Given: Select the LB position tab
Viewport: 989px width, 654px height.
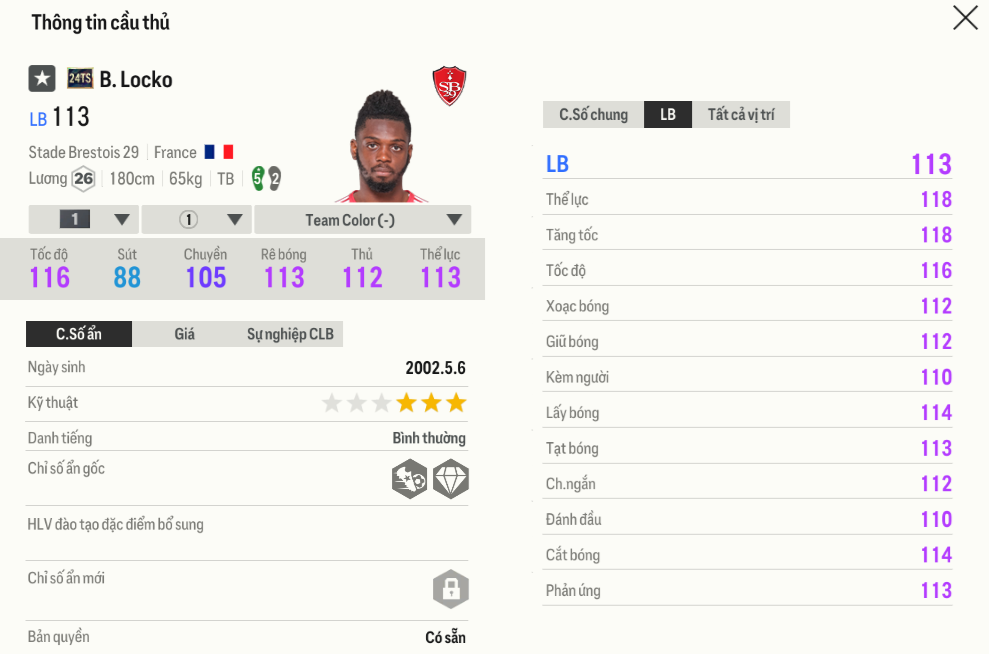Looking at the screenshot, I should (668, 115).
